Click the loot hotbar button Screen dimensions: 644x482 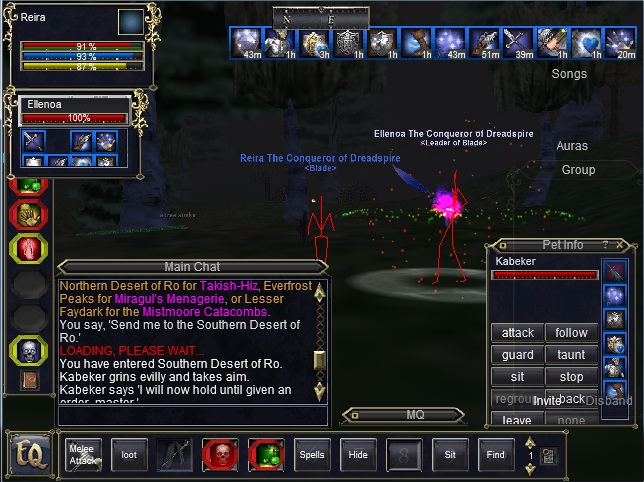[x=129, y=454]
